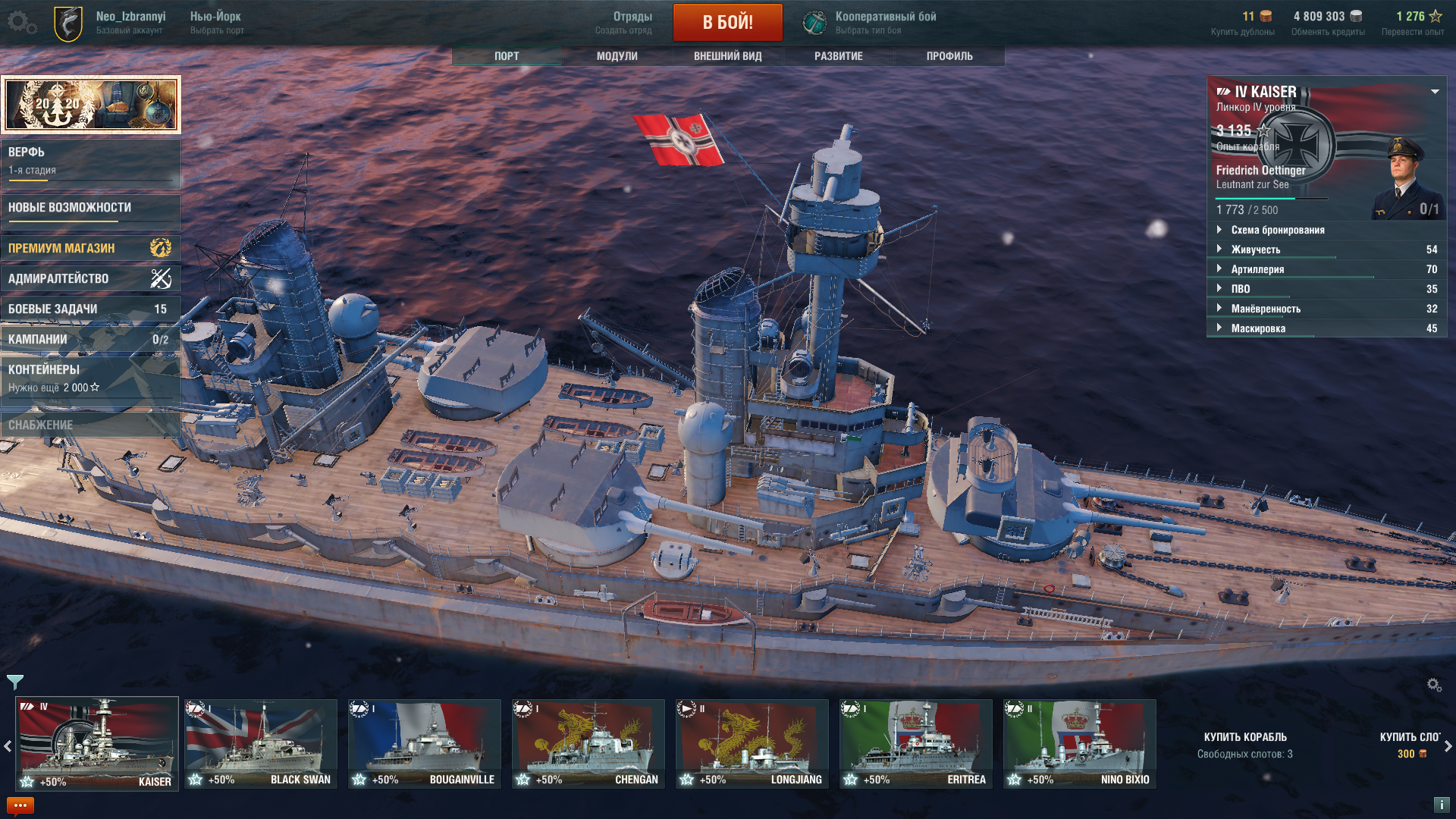This screenshot has width=1456, height=819.
Task: Show the БОЕВЫЕ ЗАДАЧИ list
Action: click(90, 309)
